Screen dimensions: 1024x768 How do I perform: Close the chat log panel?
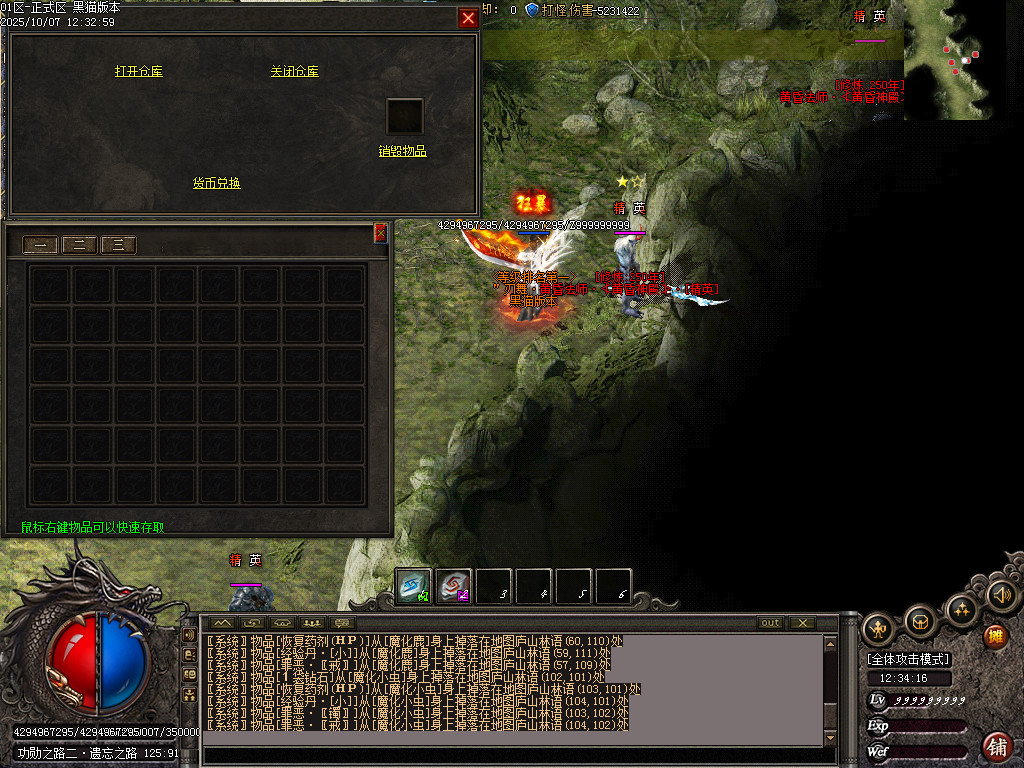(802, 623)
